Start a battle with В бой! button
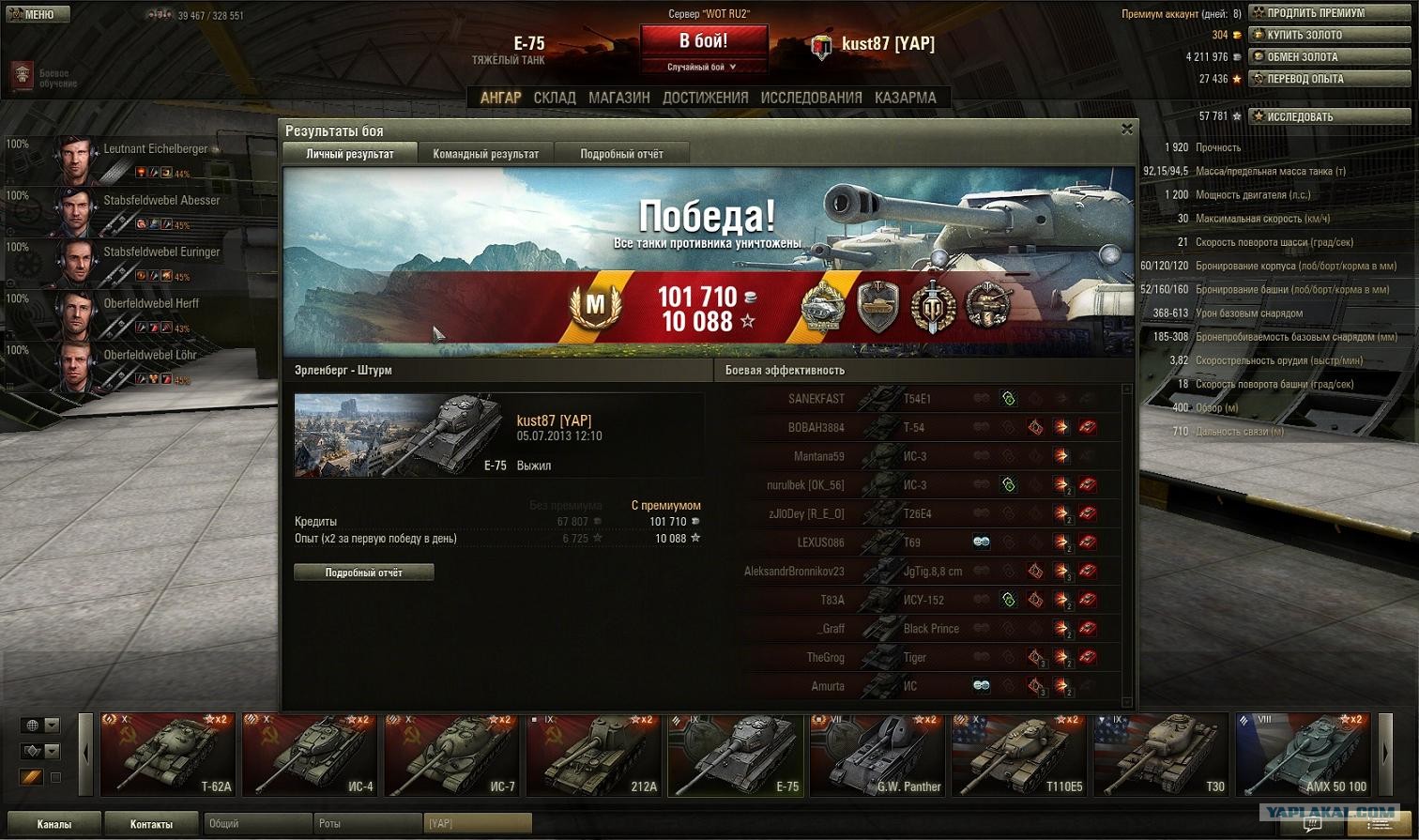This screenshot has height=840, width=1419. 704,42
